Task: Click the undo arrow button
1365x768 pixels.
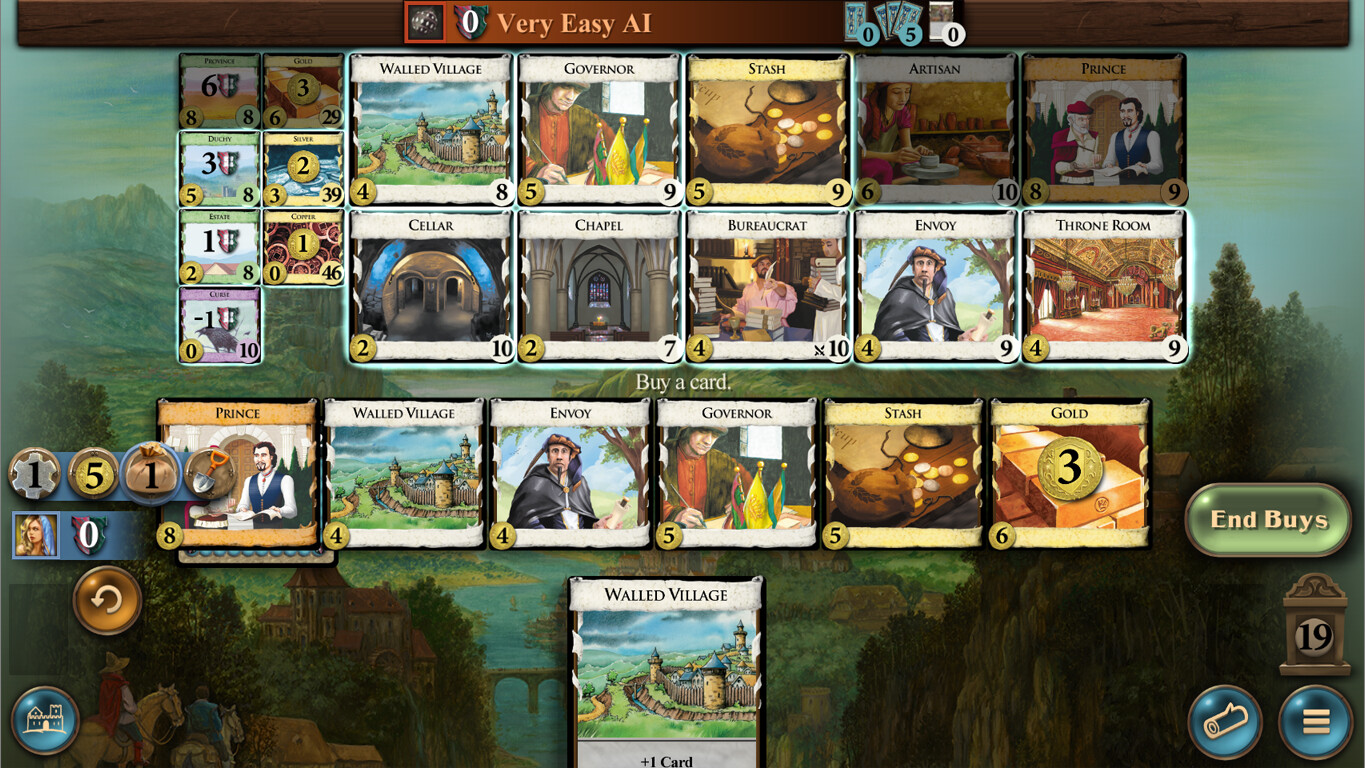Action: click(x=105, y=604)
